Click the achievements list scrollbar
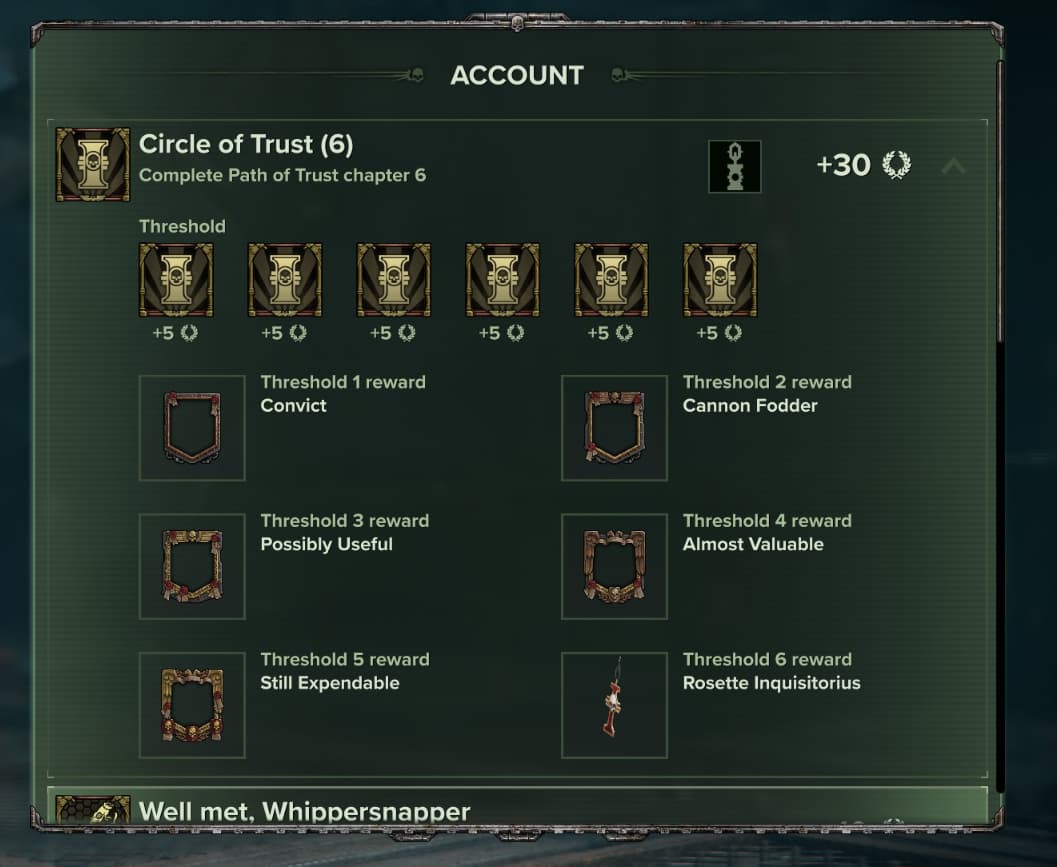 pyautogui.click(x=999, y=200)
